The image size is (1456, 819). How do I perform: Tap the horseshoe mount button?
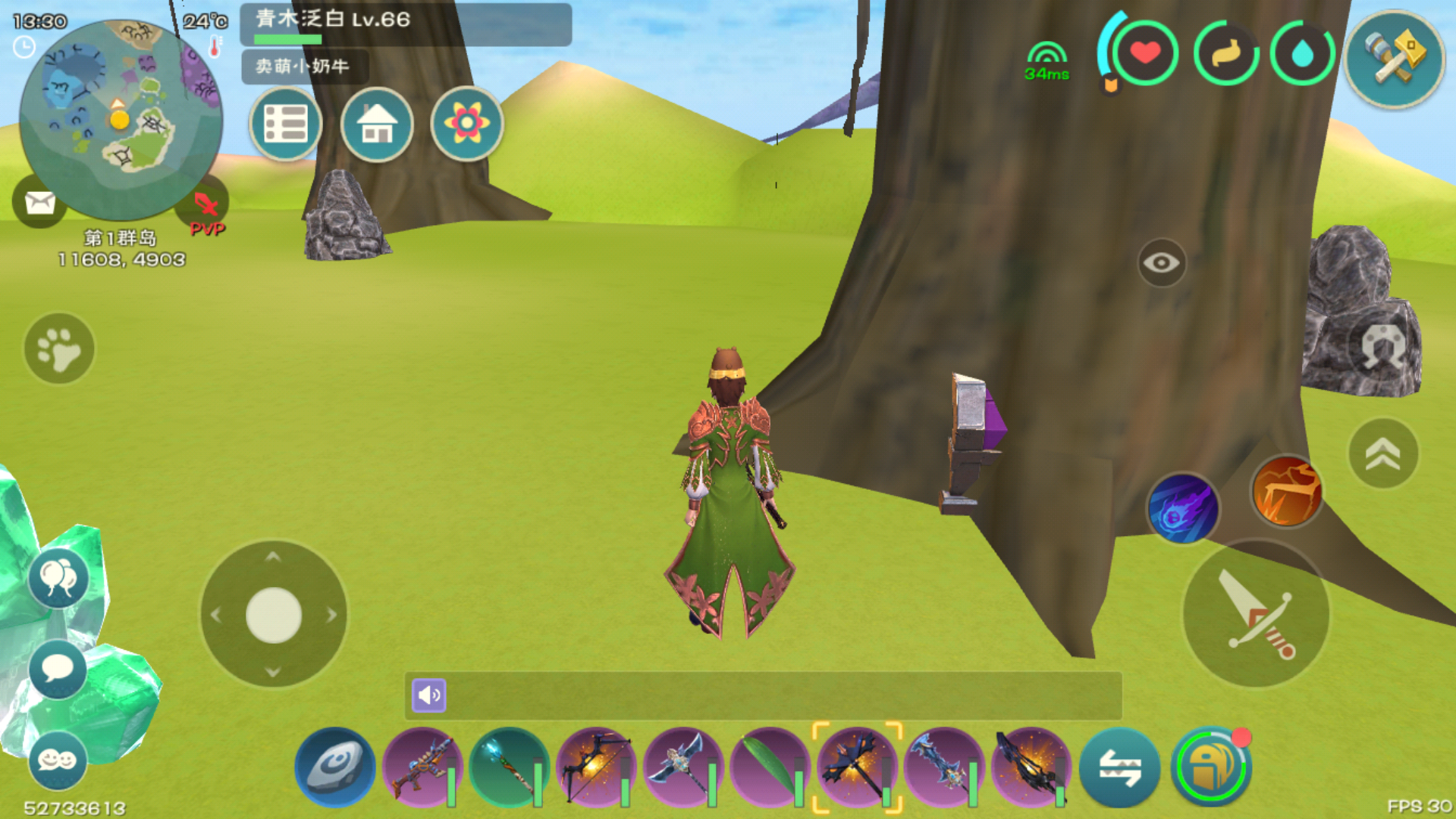tap(1382, 348)
